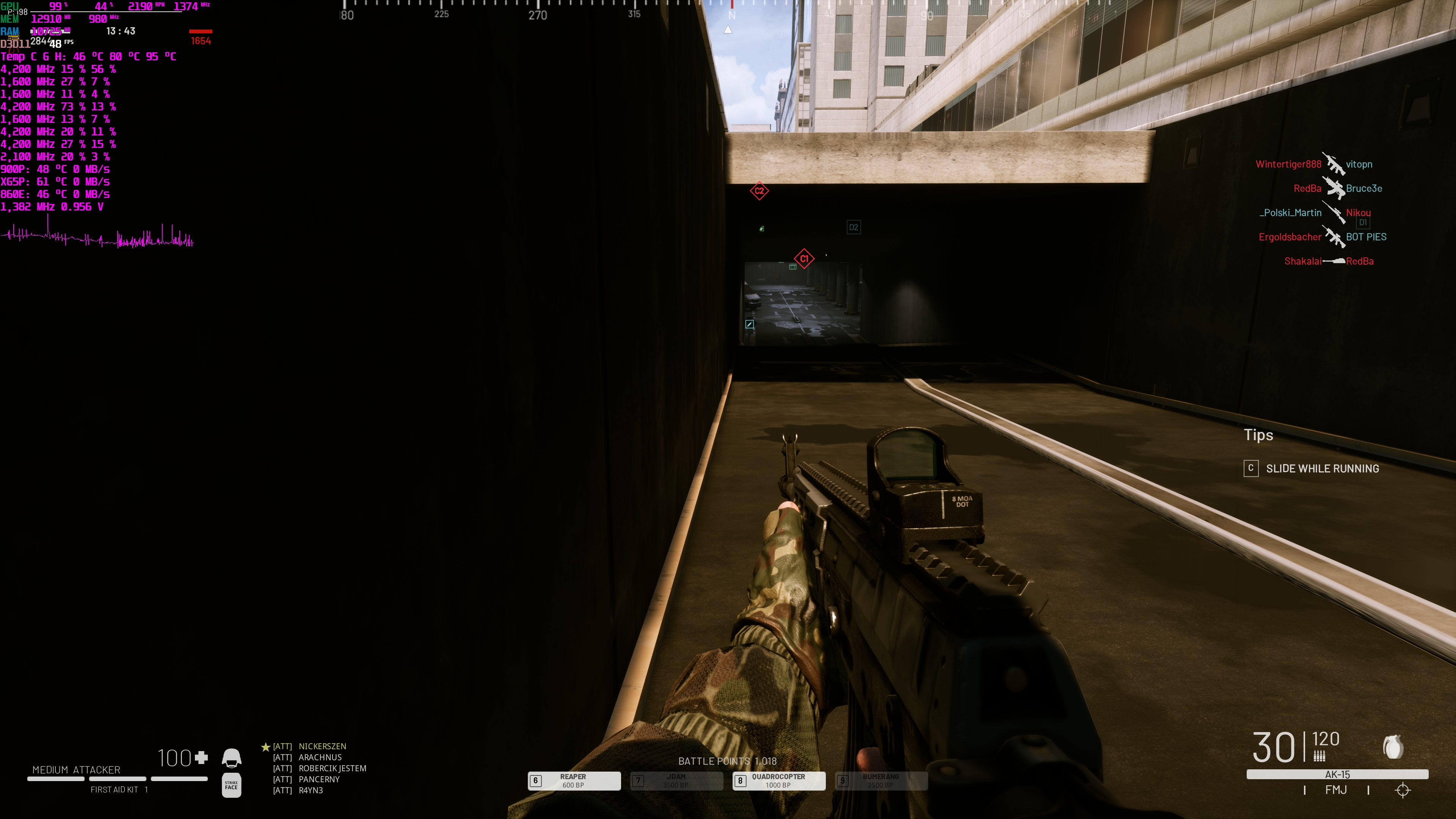
Task: Click the D2 objective marker
Action: click(854, 227)
